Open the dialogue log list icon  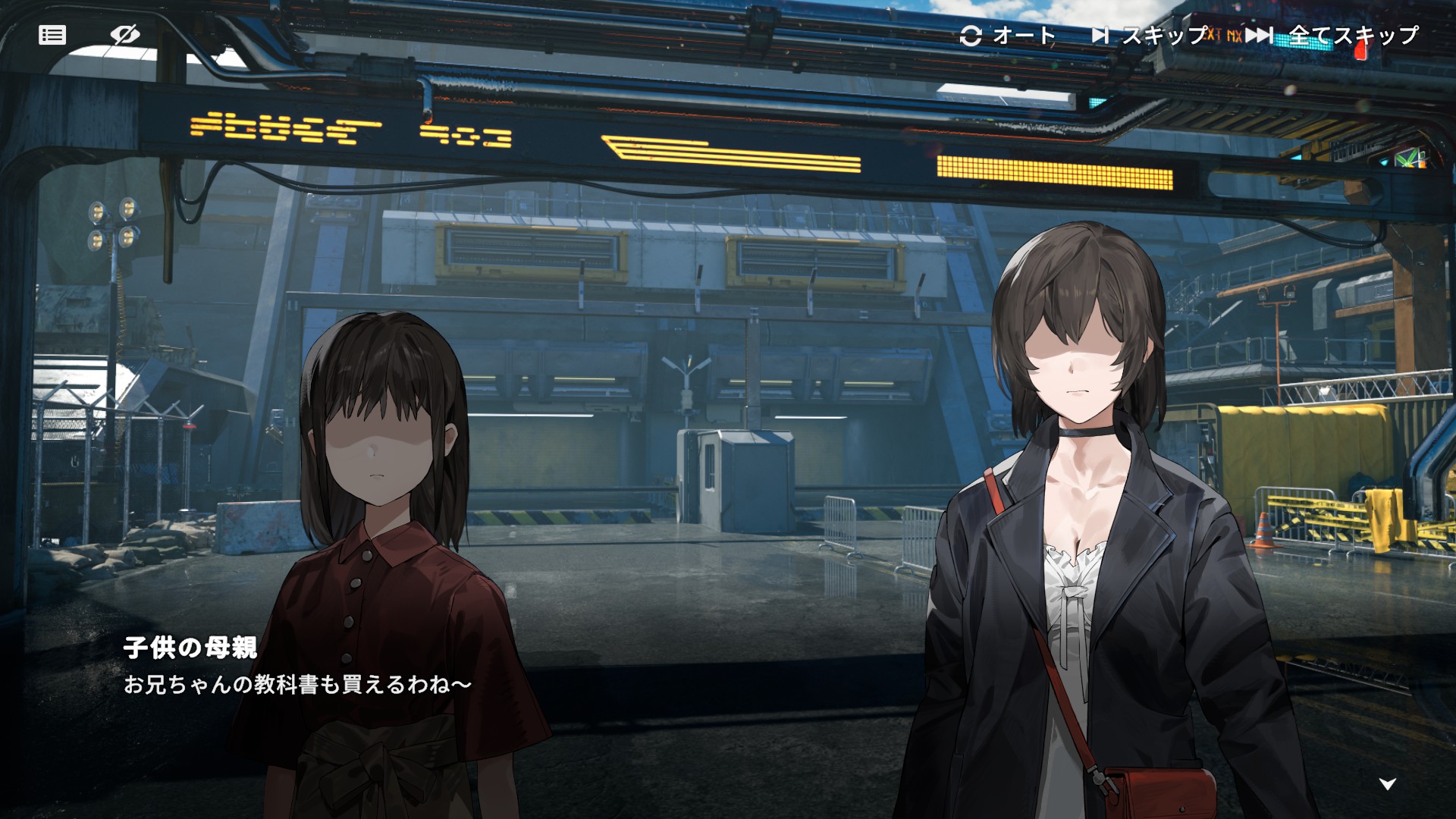coord(52,35)
